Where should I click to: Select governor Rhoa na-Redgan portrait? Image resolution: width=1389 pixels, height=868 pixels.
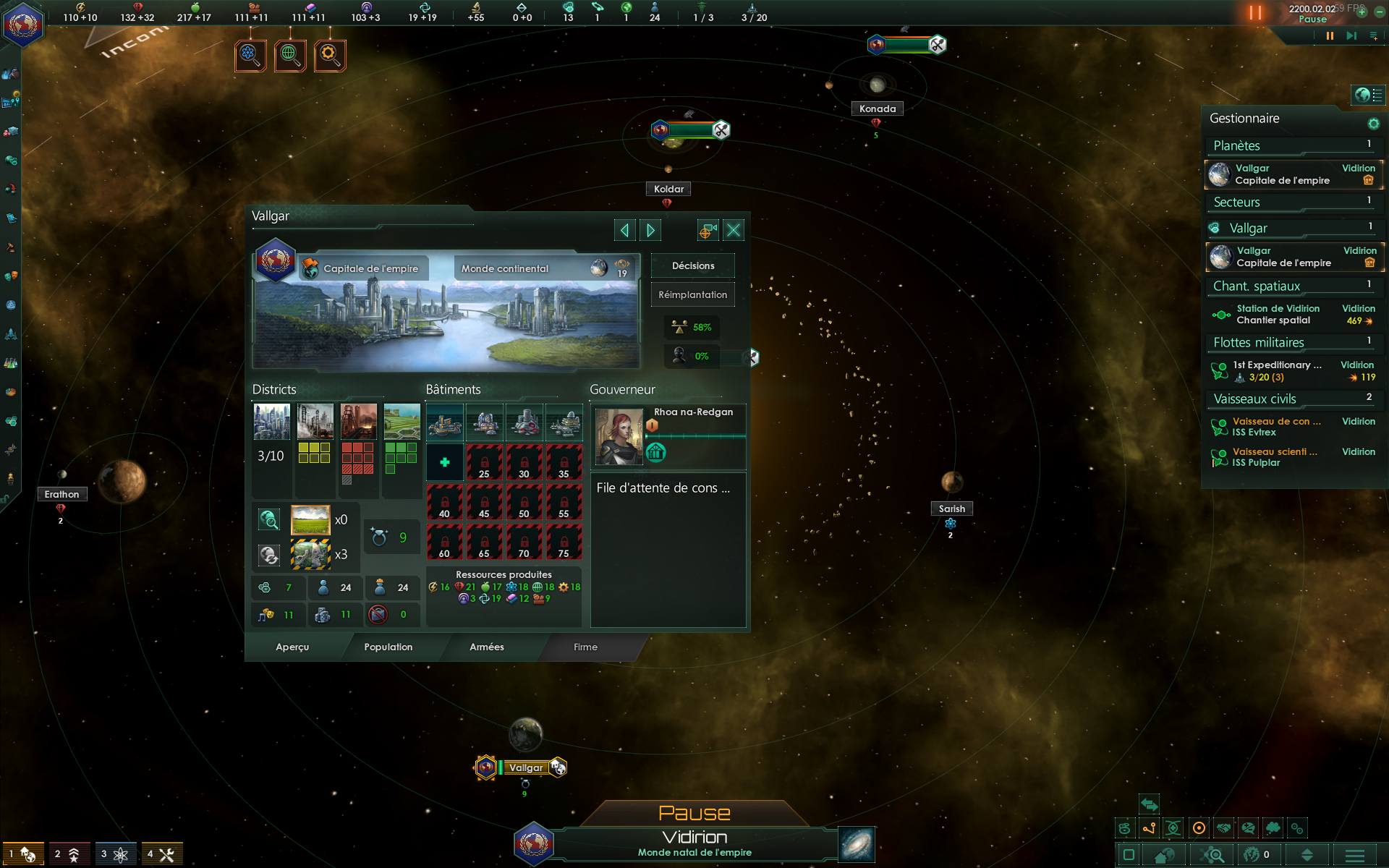(619, 435)
